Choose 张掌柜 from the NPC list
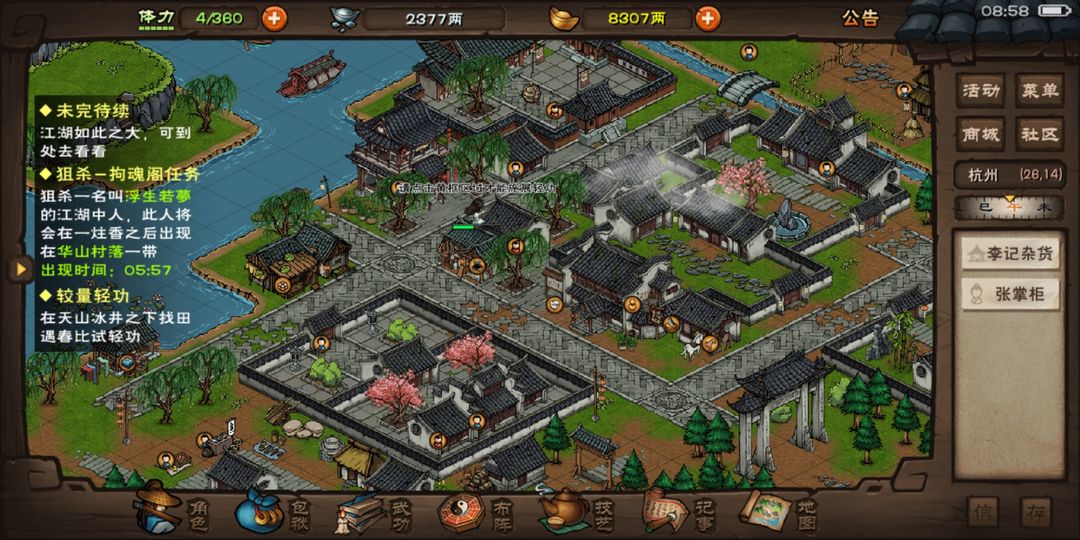Viewport: 1080px width, 540px height. (1012, 293)
